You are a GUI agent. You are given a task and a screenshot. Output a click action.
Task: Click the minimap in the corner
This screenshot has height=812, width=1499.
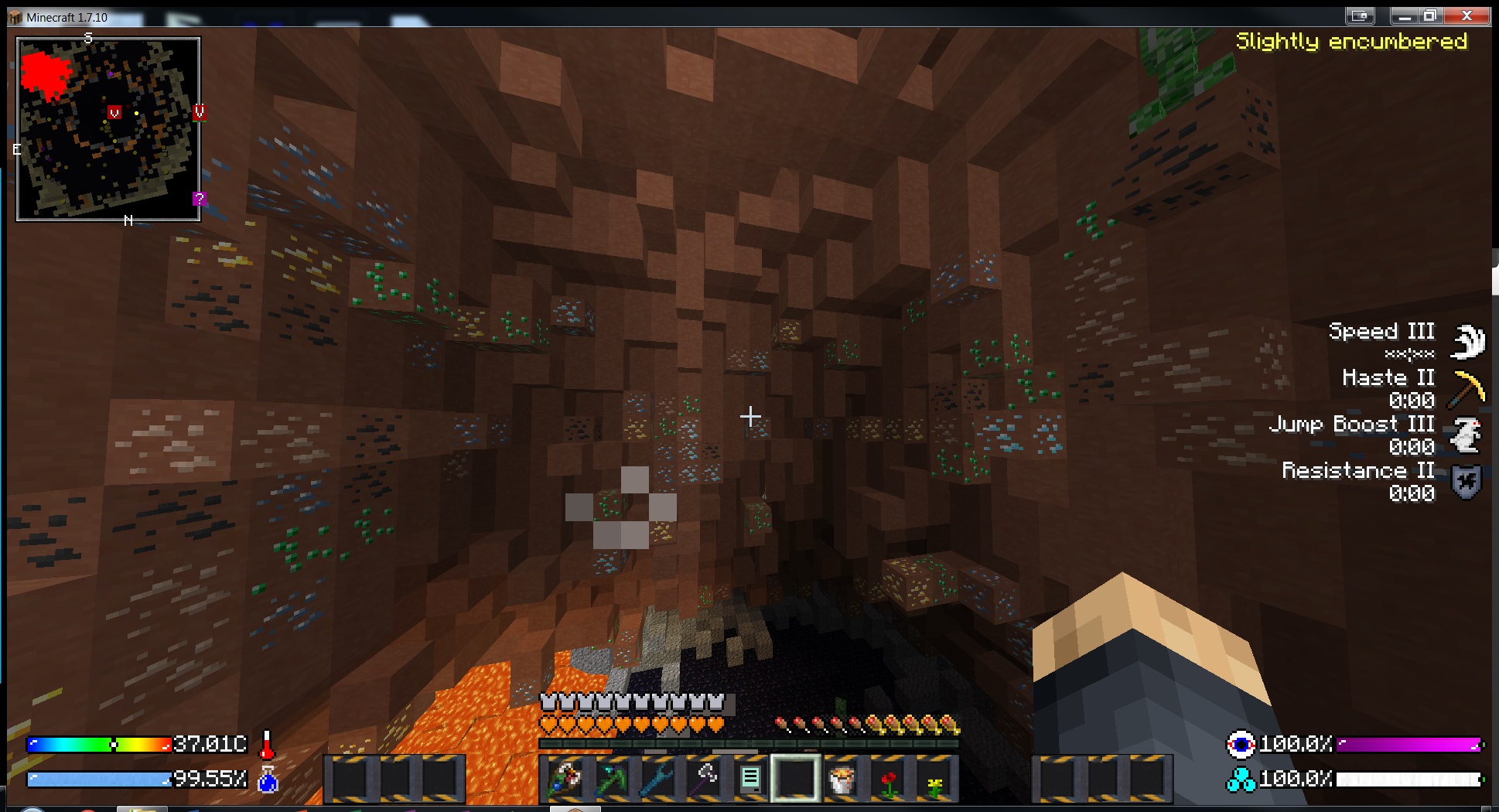click(x=108, y=129)
